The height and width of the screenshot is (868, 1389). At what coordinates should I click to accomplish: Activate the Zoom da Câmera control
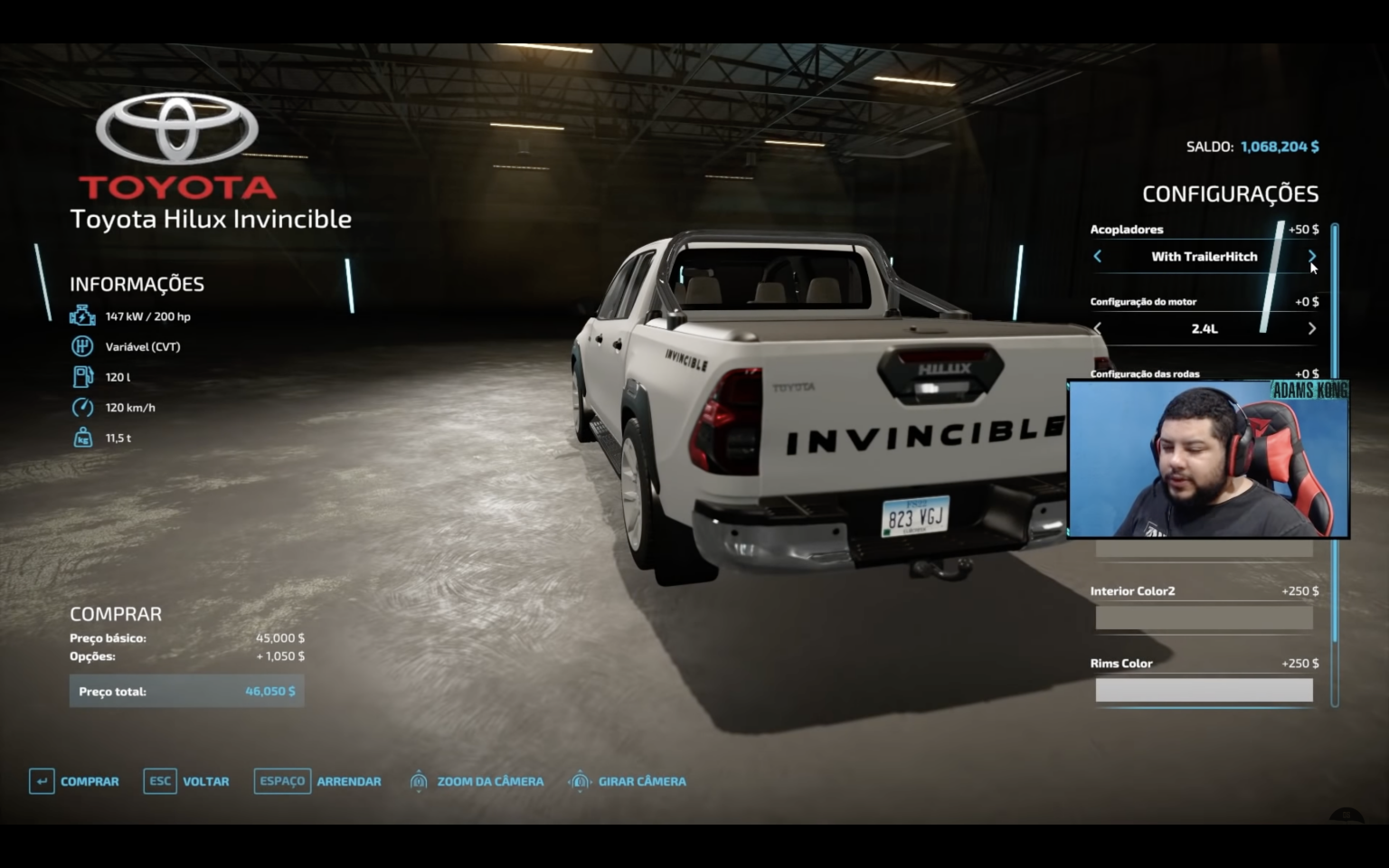[477, 781]
